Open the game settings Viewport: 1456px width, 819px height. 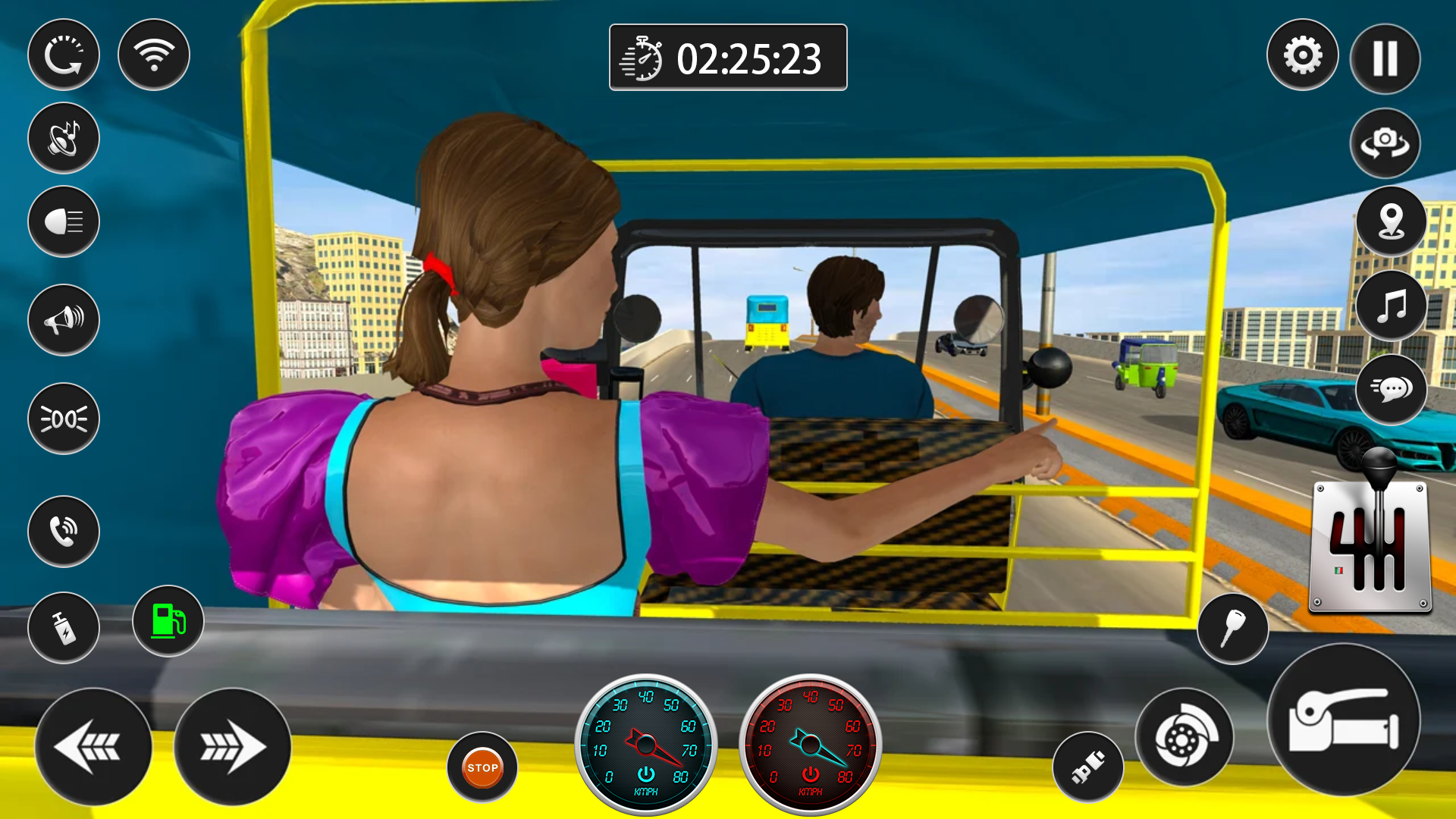(x=1302, y=56)
